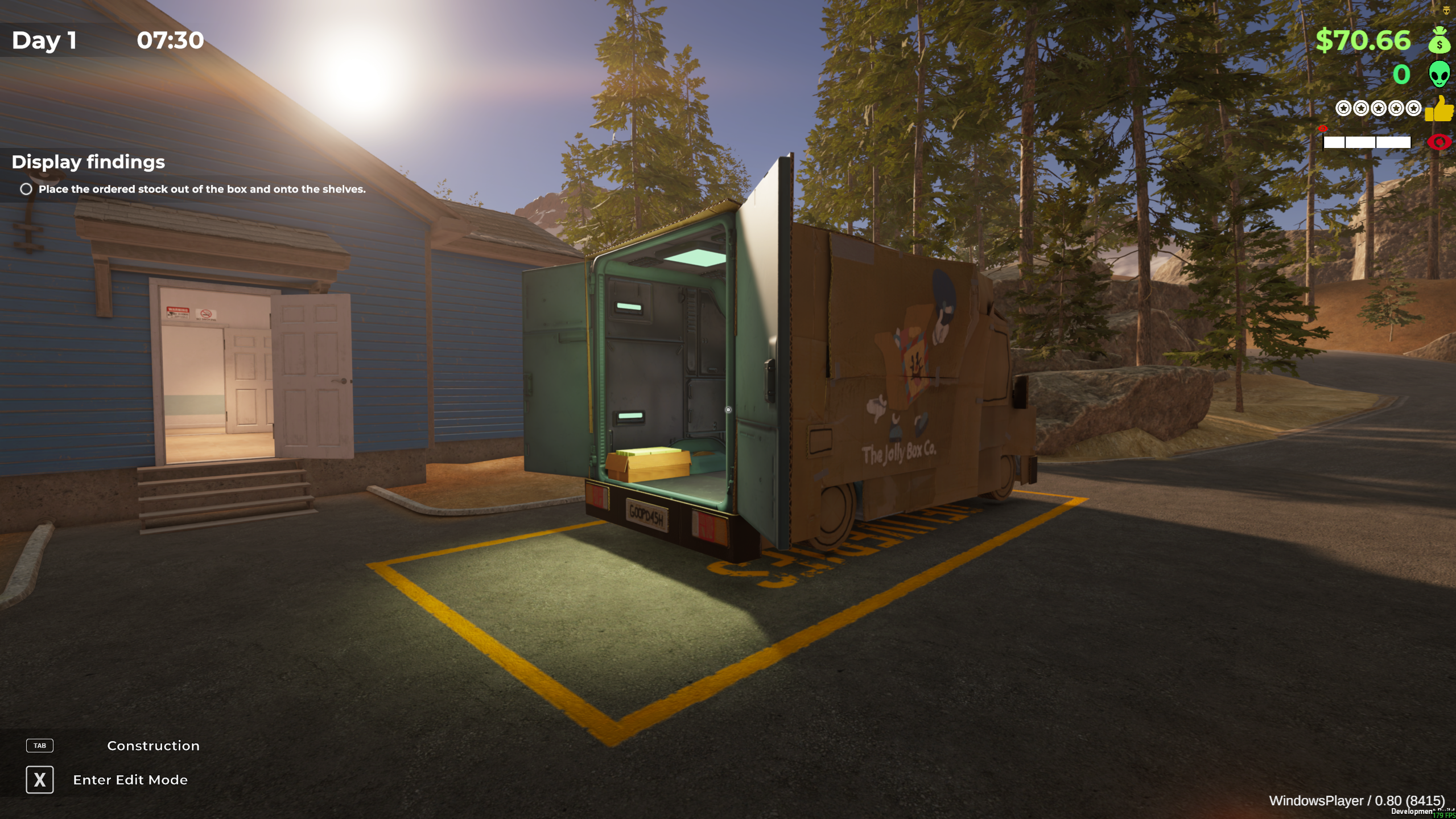This screenshot has height=819, width=1456.
Task: Click the X key prompt button
Action: (x=40, y=780)
